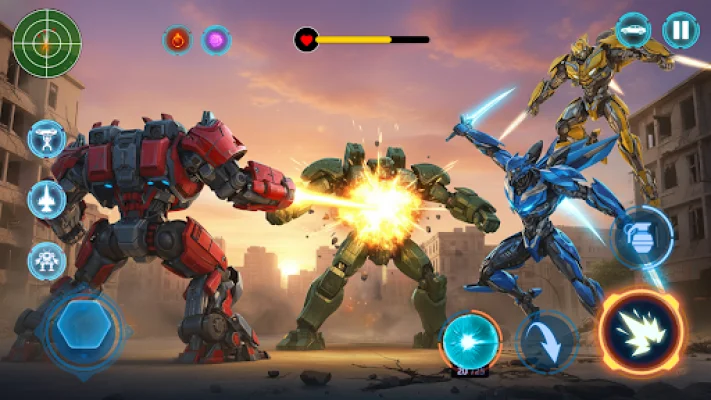Pause the game
711x400 pixels.
coord(681,30)
